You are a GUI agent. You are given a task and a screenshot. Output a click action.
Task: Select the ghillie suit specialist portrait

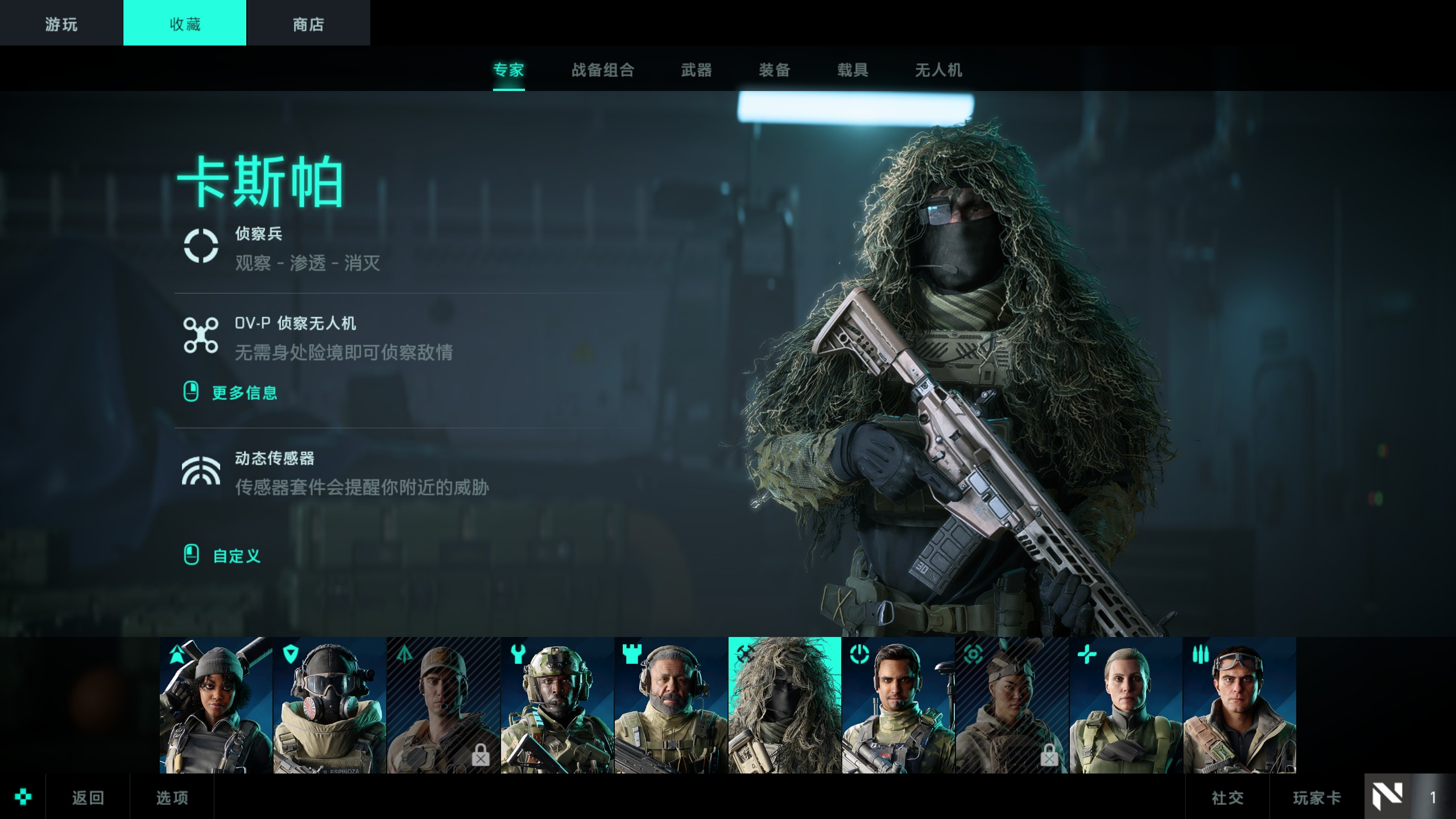coord(785,705)
